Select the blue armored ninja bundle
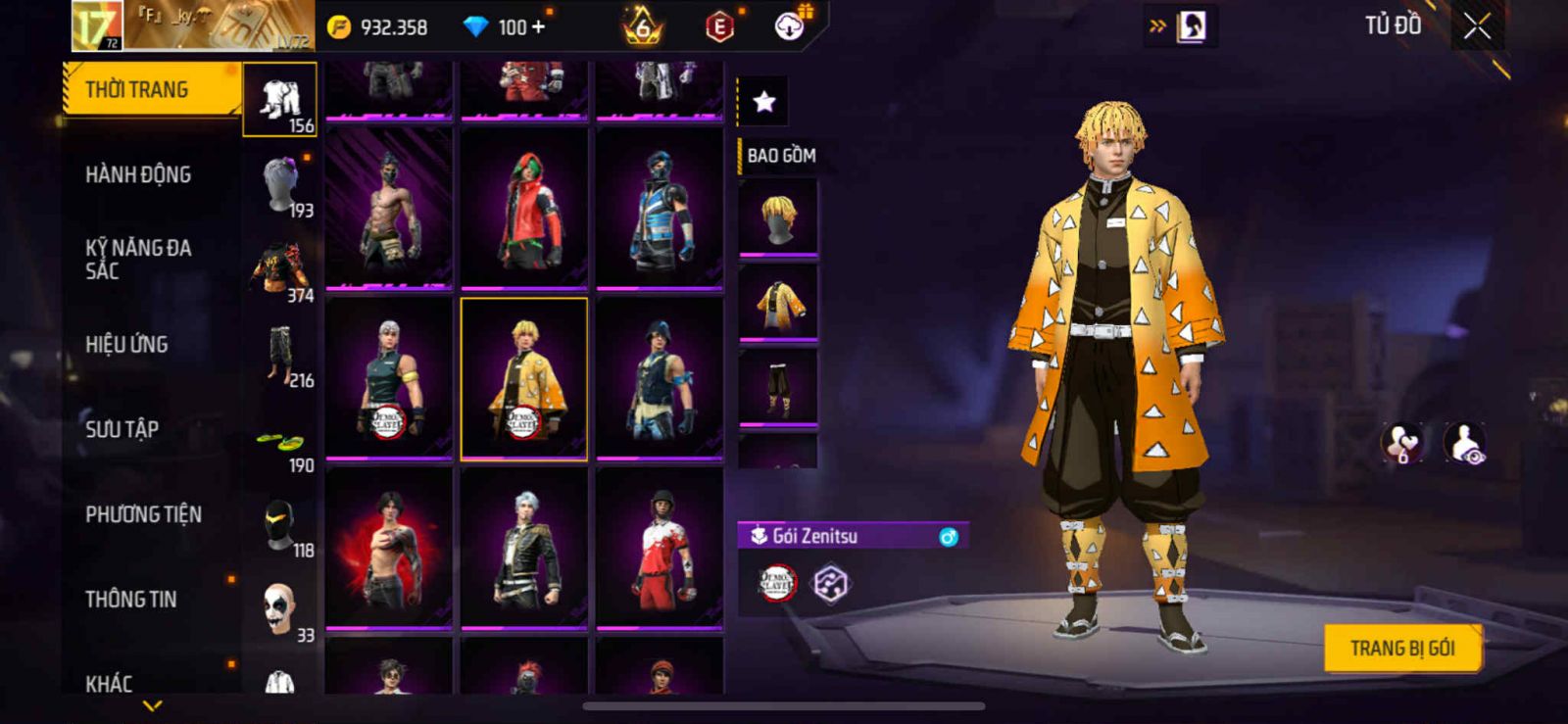The width and height of the screenshot is (1568, 724). [x=660, y=209]
